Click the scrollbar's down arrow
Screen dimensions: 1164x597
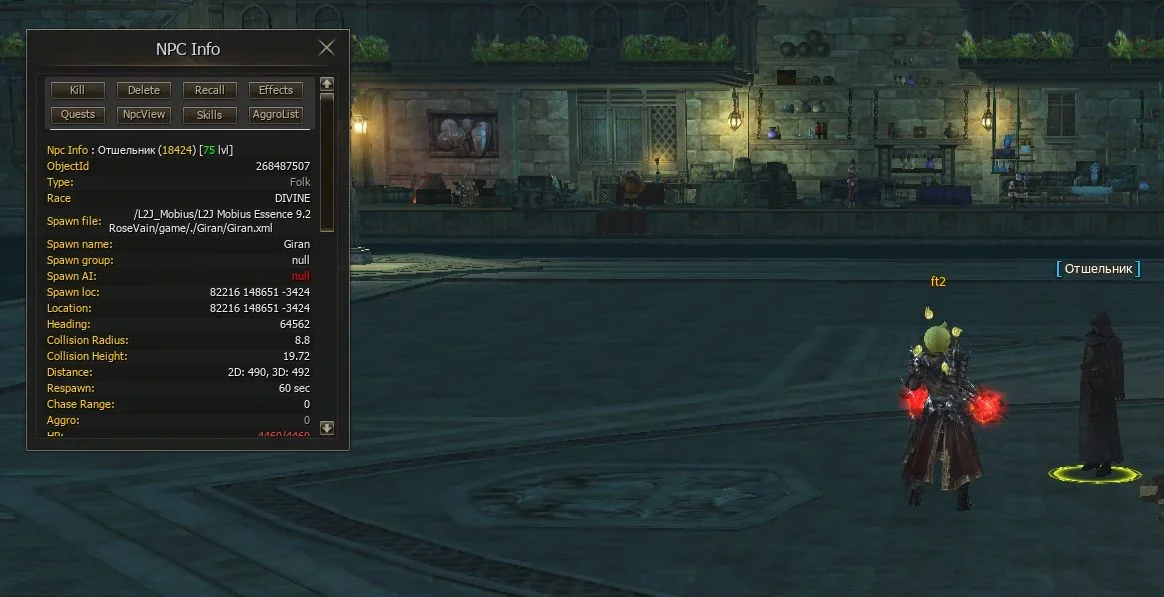tap(326, 428)
